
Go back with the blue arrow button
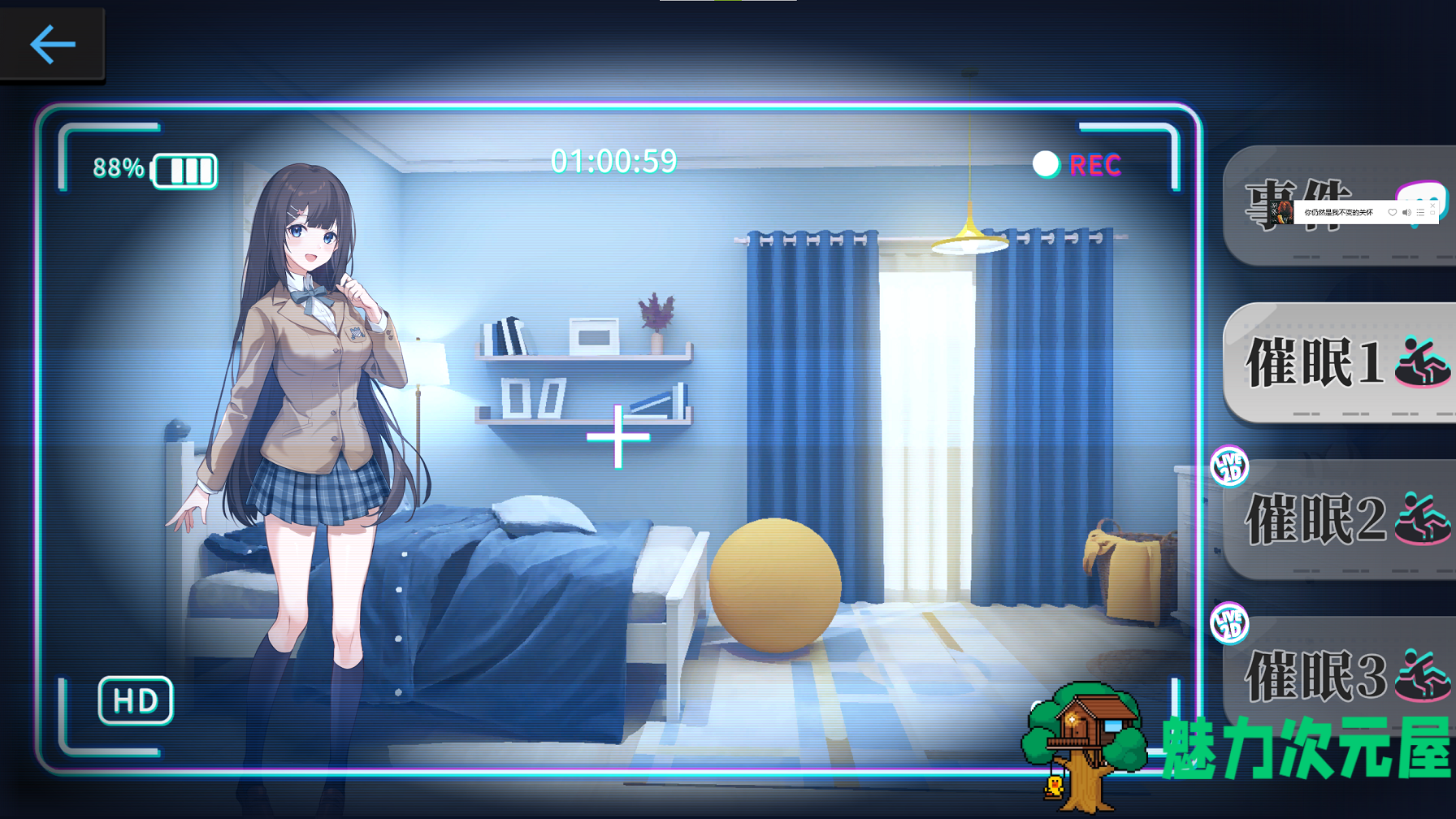point(52,44)
